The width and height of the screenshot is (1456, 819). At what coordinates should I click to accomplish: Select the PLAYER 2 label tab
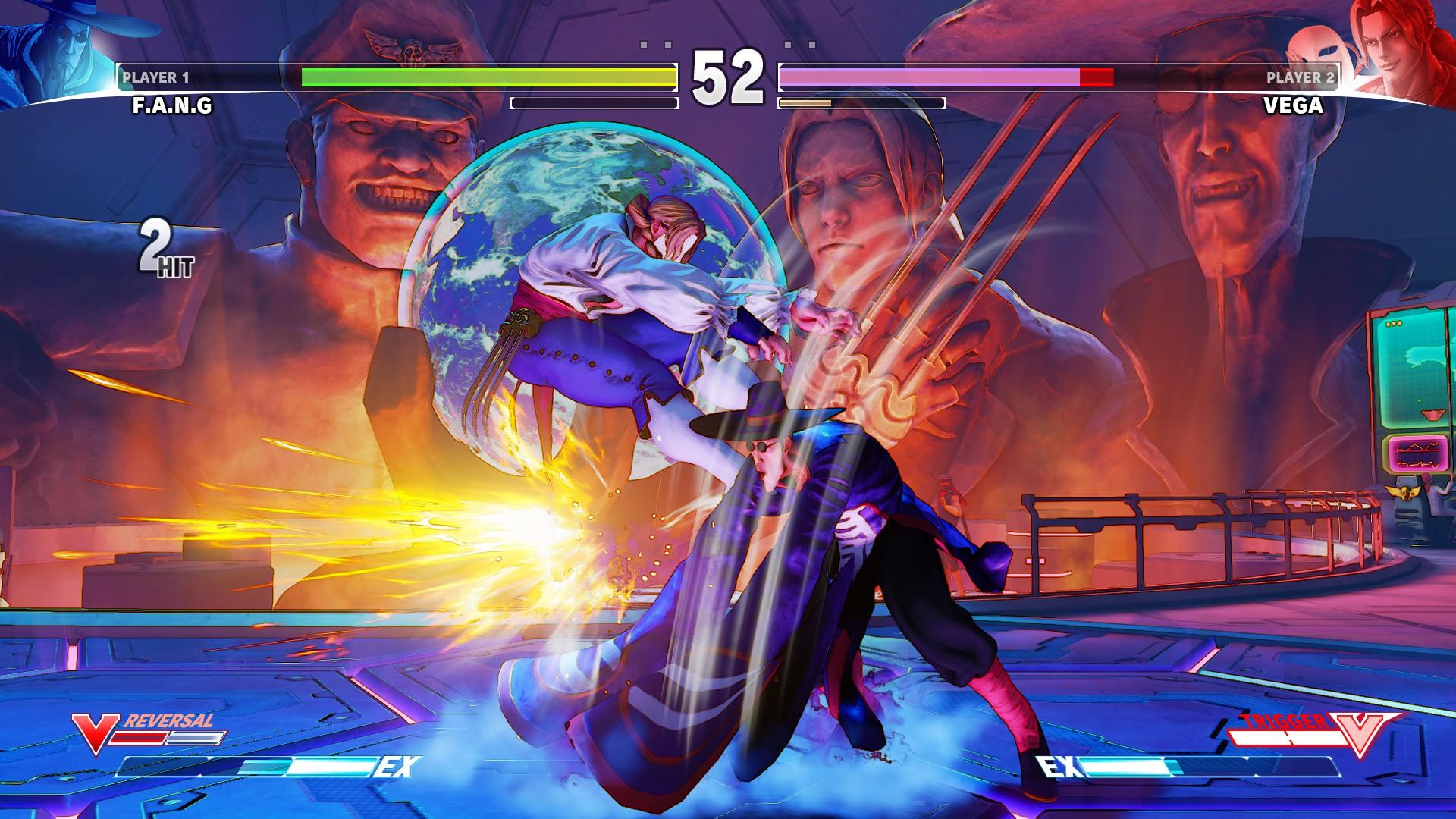coord(1301,76)
